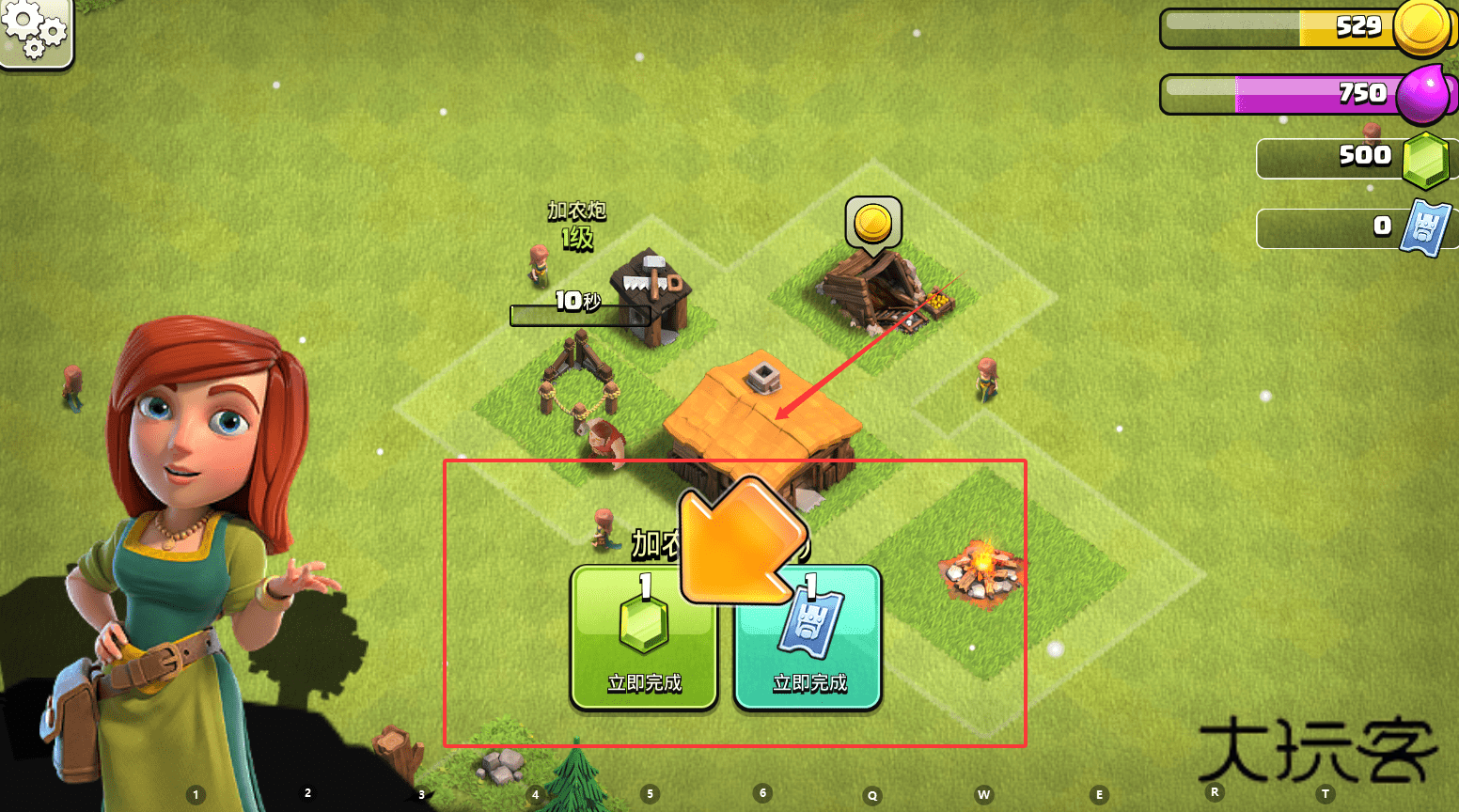Collect gold from the mine's coin bubble
The height and width of the screenshot is (812, 1459).
873,225
